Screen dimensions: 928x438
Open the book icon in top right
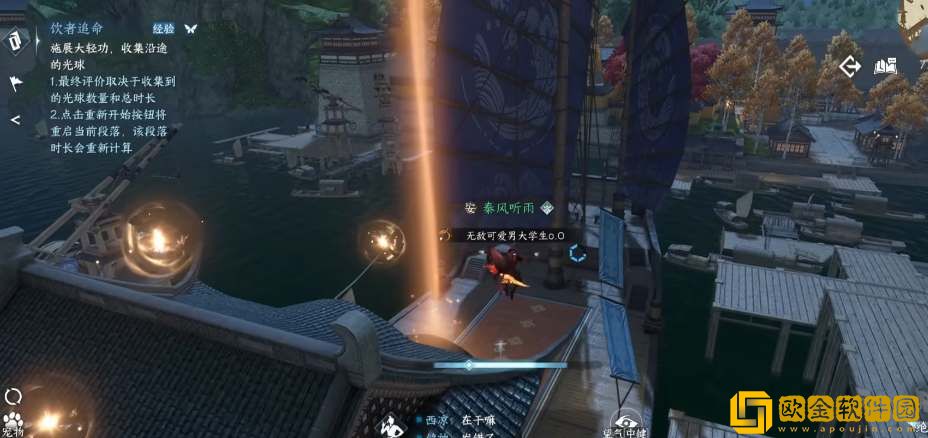click(885, 67)
